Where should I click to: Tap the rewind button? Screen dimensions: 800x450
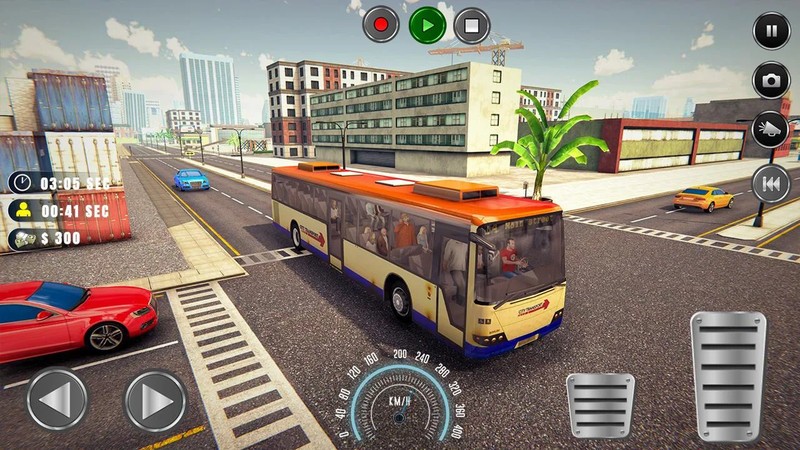(770, 183)
